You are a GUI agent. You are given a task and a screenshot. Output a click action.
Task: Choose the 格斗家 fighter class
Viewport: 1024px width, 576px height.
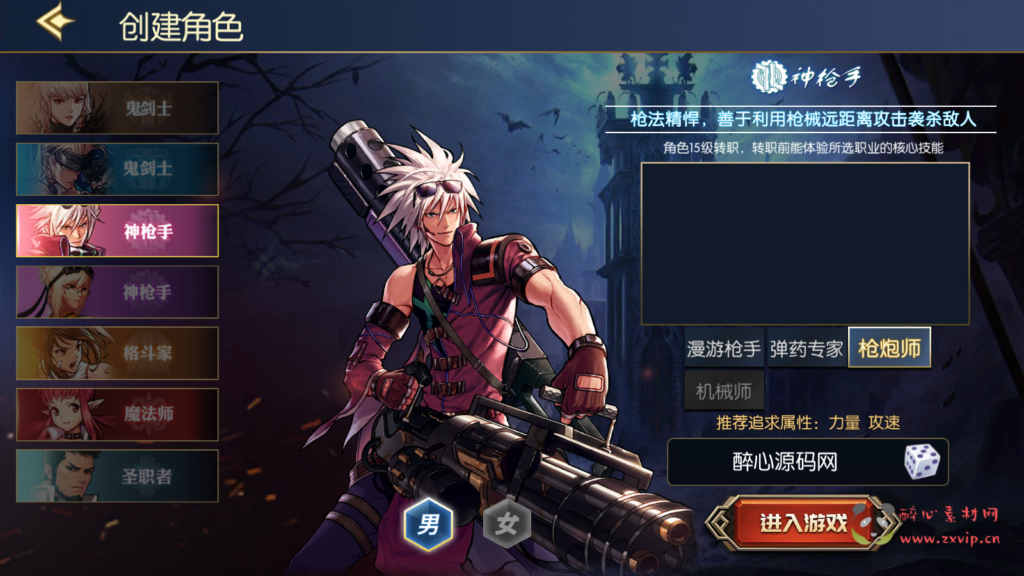pos(117,353)
